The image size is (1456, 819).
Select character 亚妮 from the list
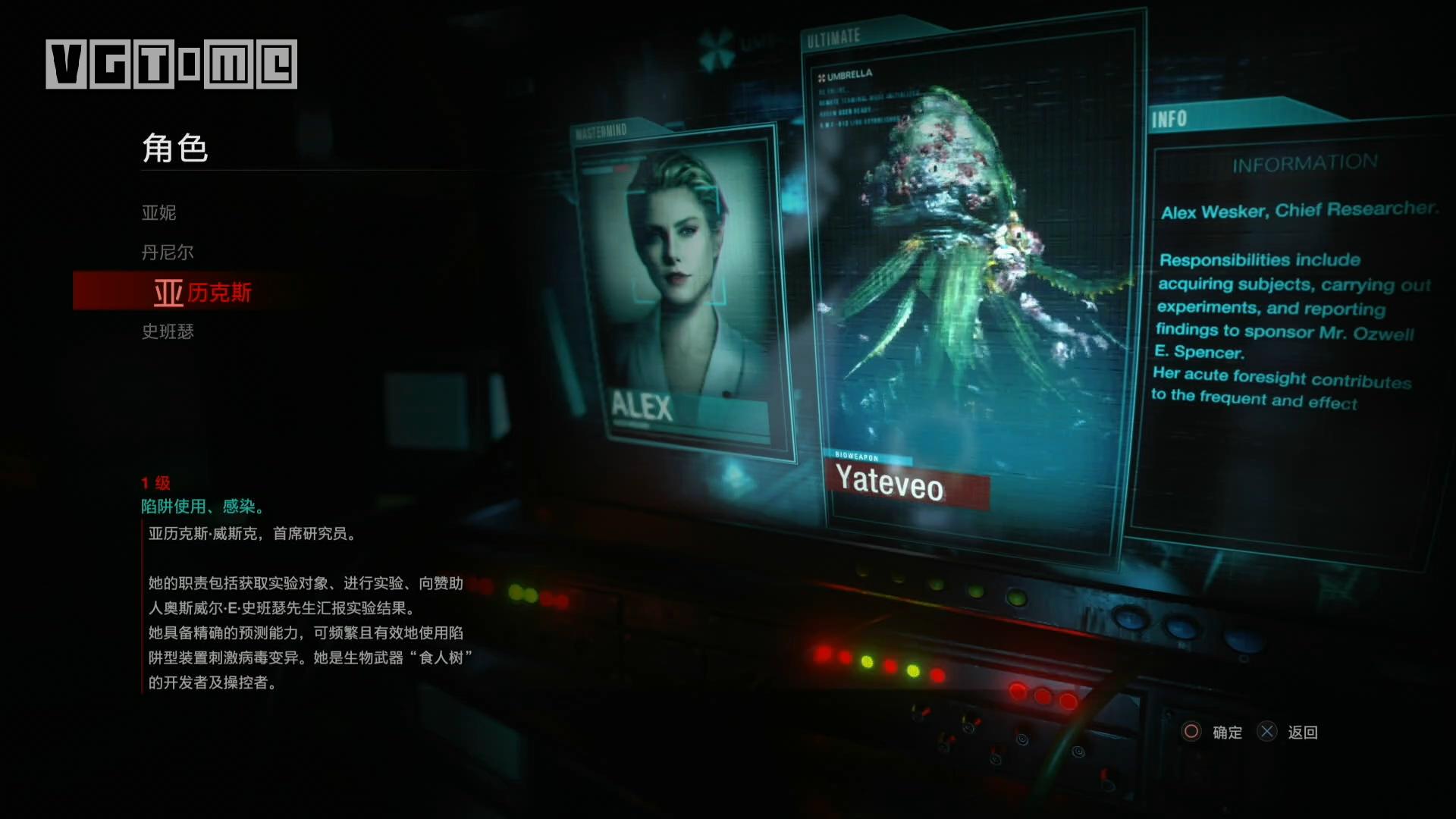[x=159, y=213]
